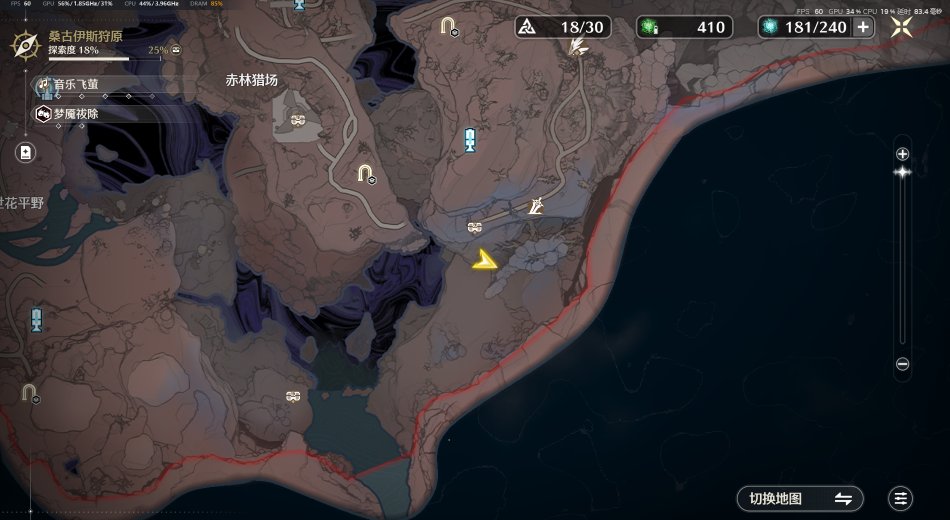
Task: Select the blue beacon above the player arrow
Action: (x=469, y=140)
